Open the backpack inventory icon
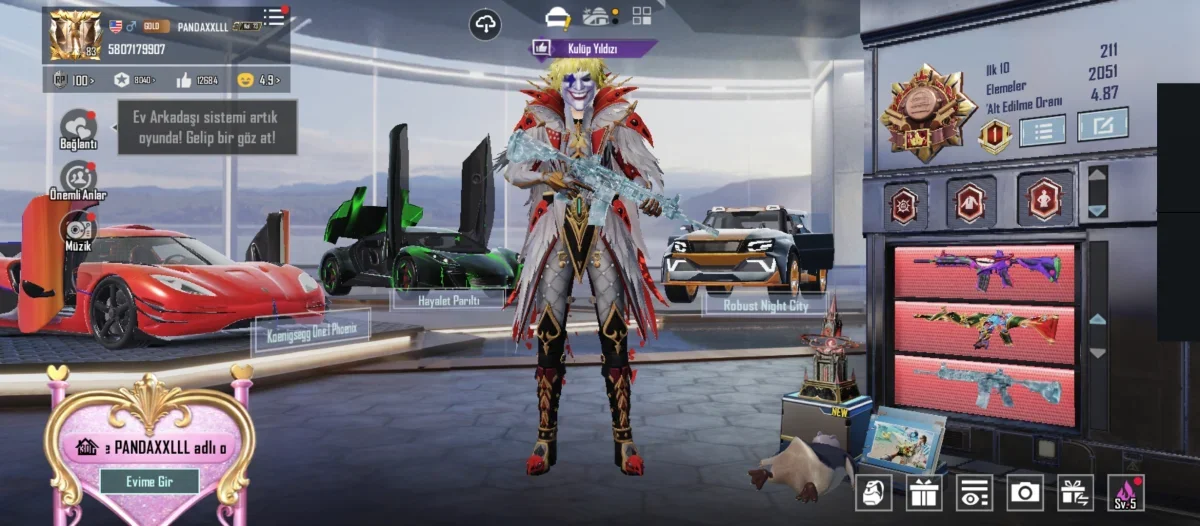The width and height of the screenshot is (1200, 526). (873, 492)
